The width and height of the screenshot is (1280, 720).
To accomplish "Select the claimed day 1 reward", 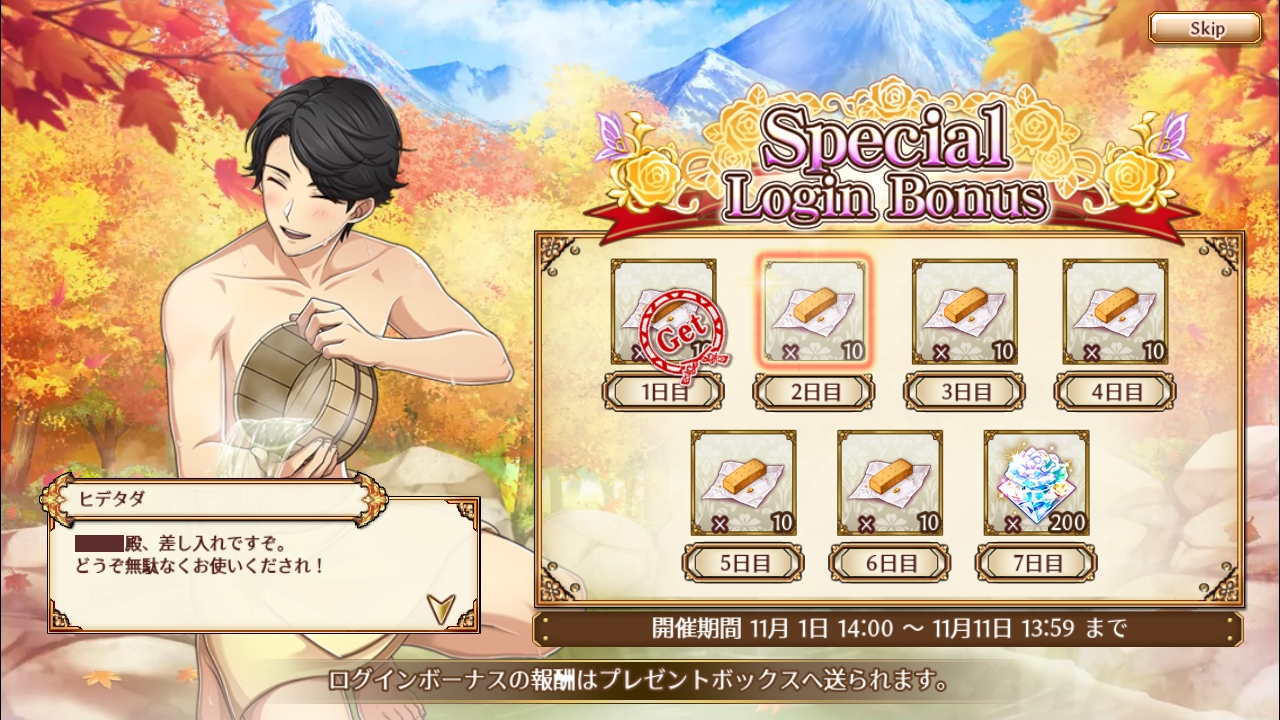I will pos(664,311).
